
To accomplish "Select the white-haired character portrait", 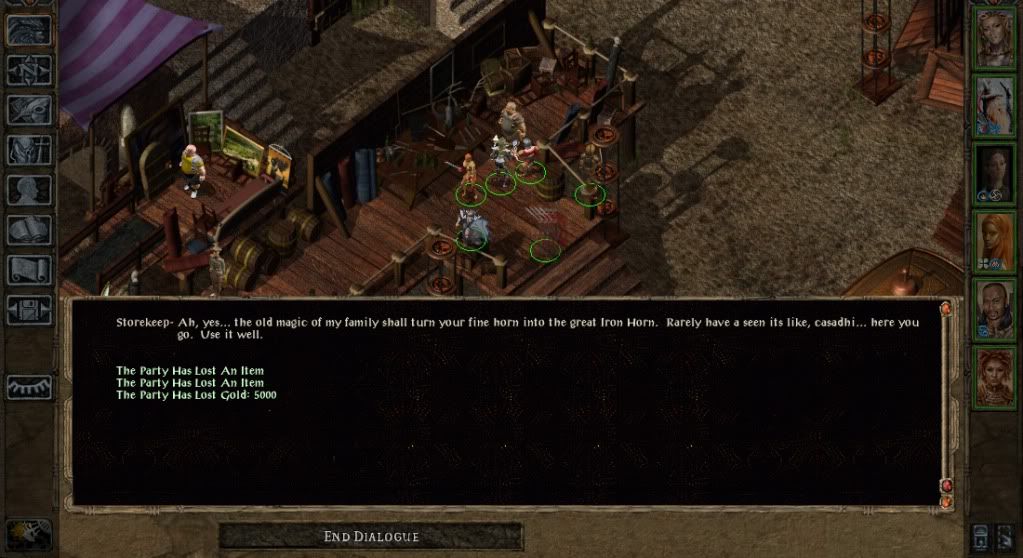I will (996, 105).
